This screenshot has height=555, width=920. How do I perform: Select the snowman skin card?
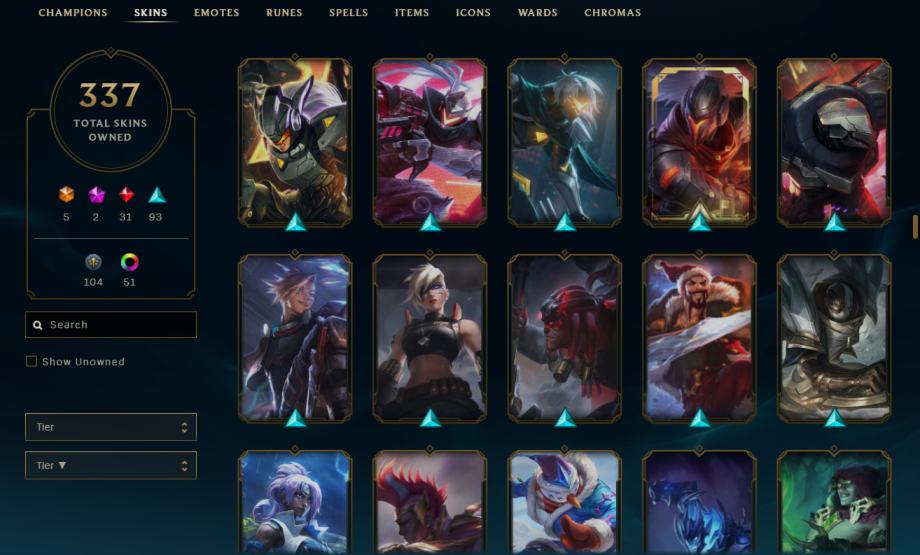point(564,502)
